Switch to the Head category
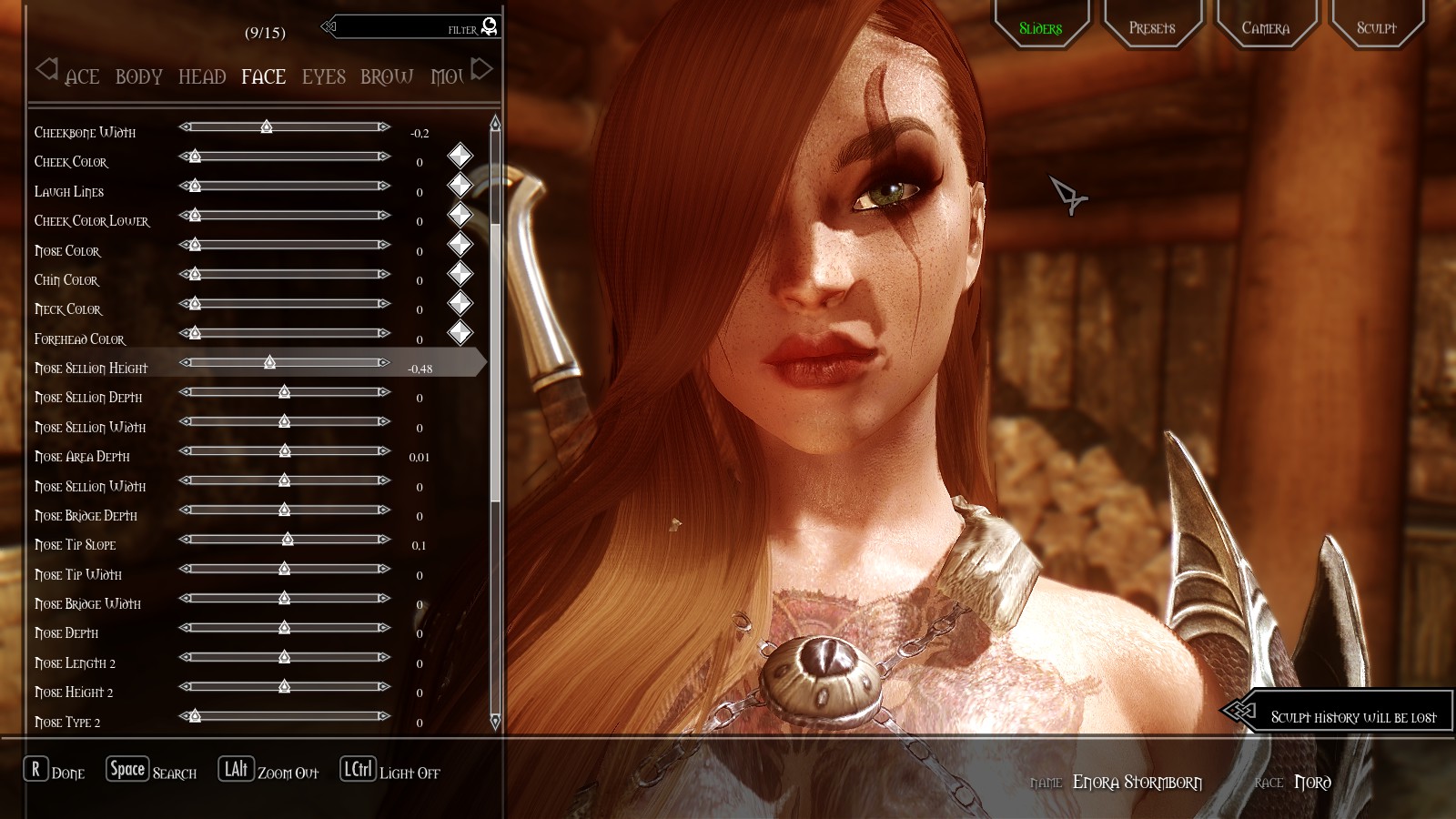 tap(202, 77)
